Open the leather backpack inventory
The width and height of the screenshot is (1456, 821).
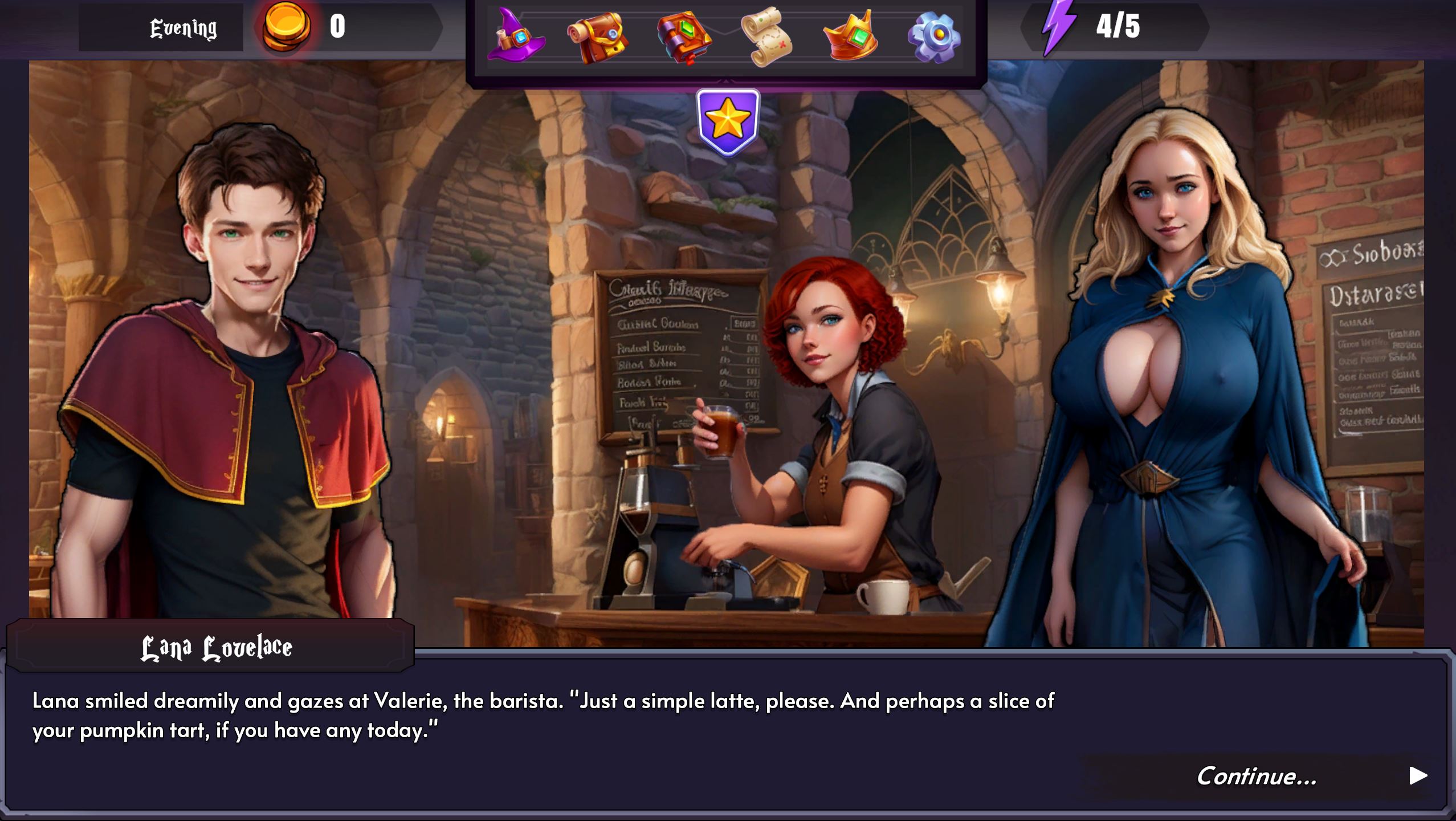click(x=597, y=36)
